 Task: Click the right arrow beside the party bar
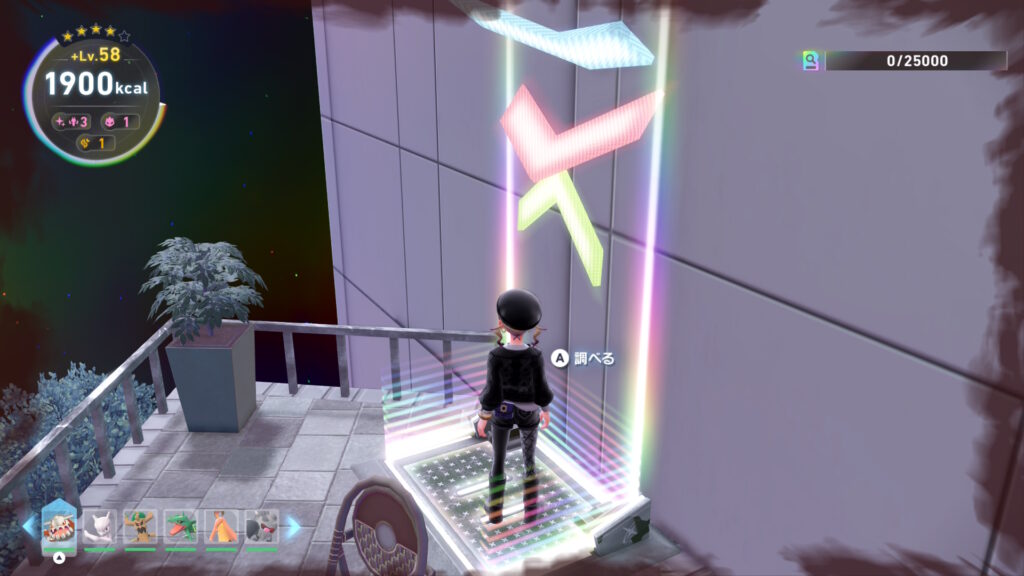(293, 527)
